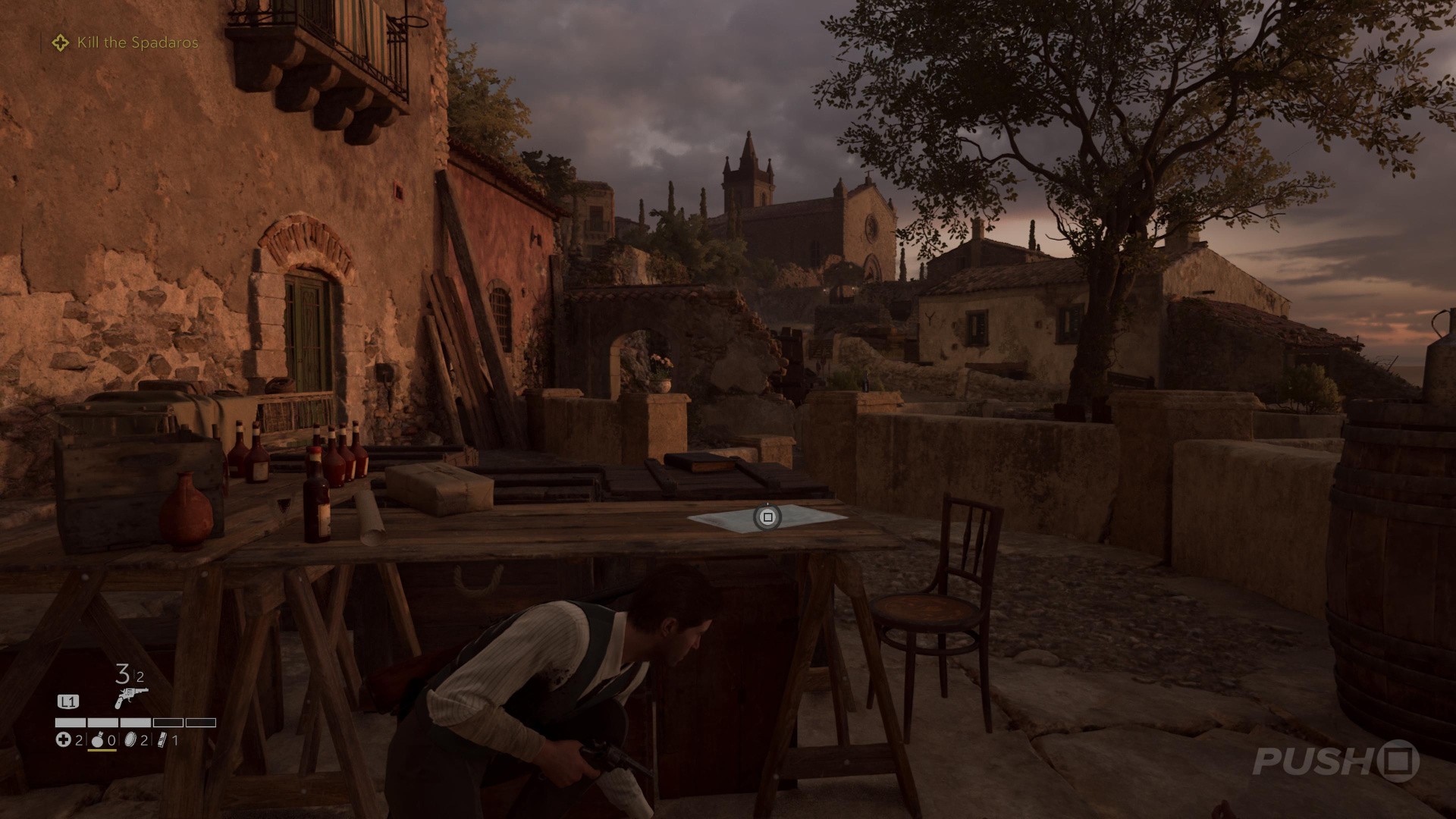Choose the coin distraction item
This screenshot has height=819, width=1456.
pyautogui.click(x=130, y=740)
